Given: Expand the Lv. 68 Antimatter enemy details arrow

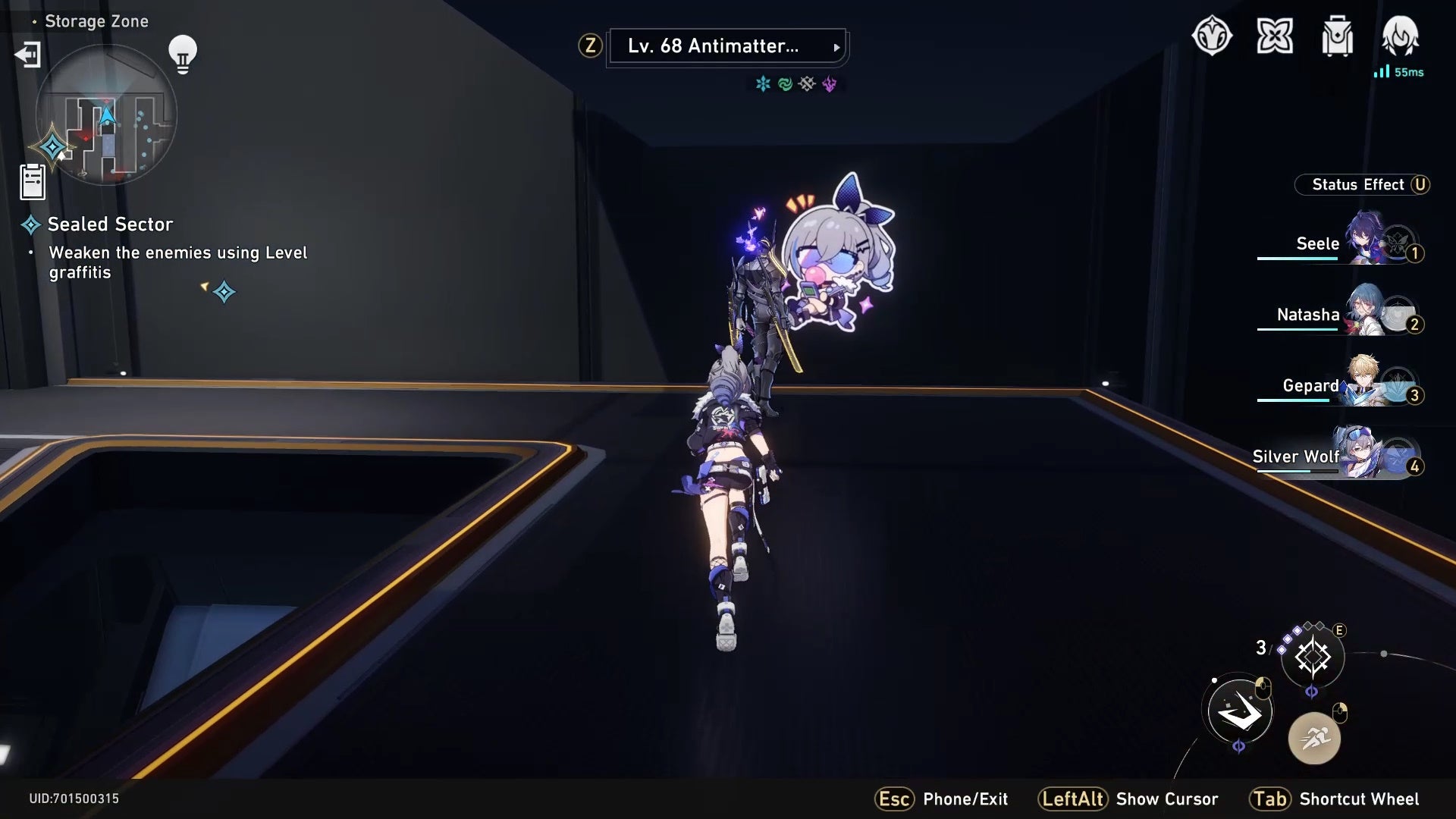Looking at the screenshot, I should (x=836, y=46).
